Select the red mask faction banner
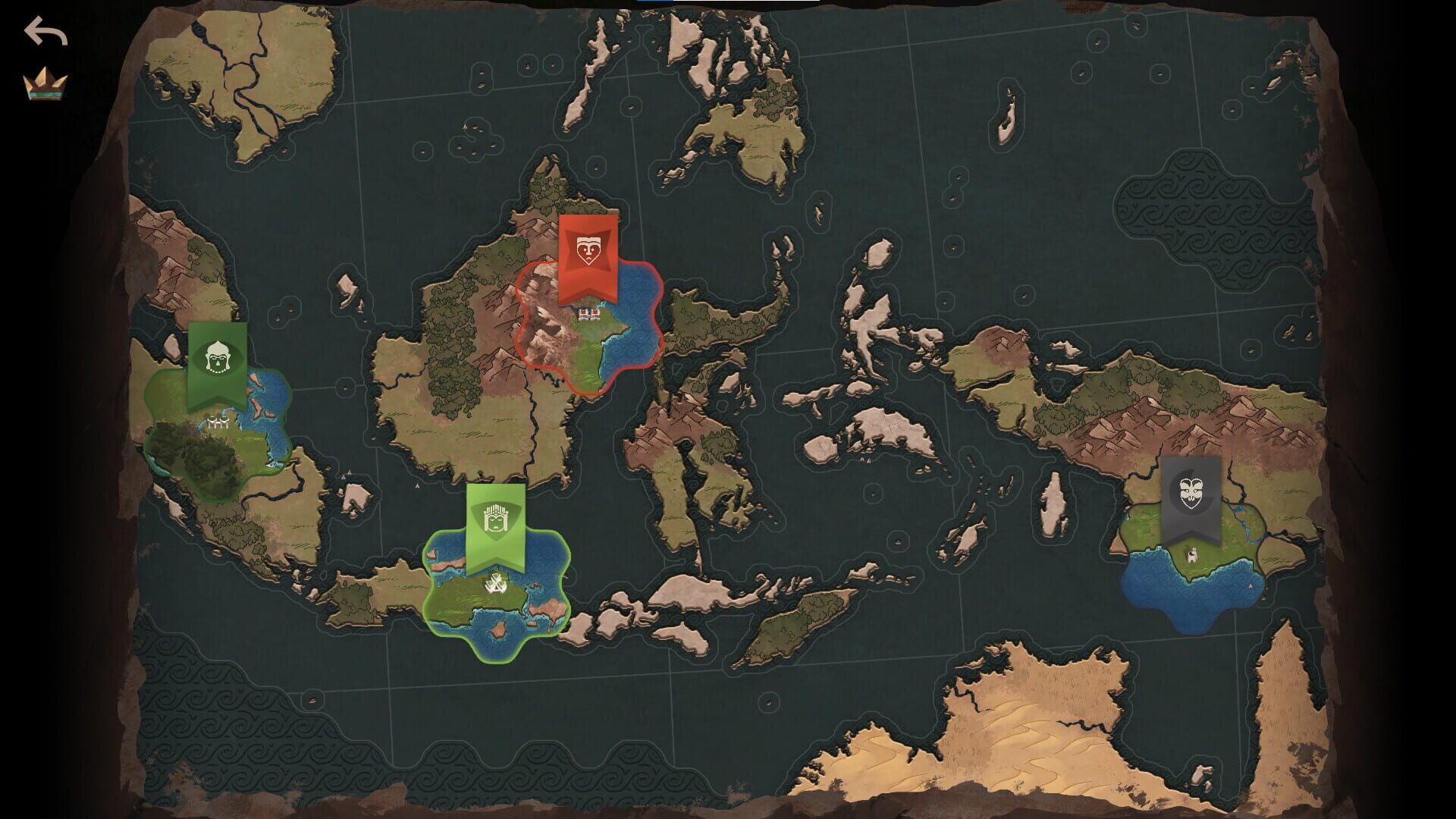1456x819 pixels. (590, 250)
